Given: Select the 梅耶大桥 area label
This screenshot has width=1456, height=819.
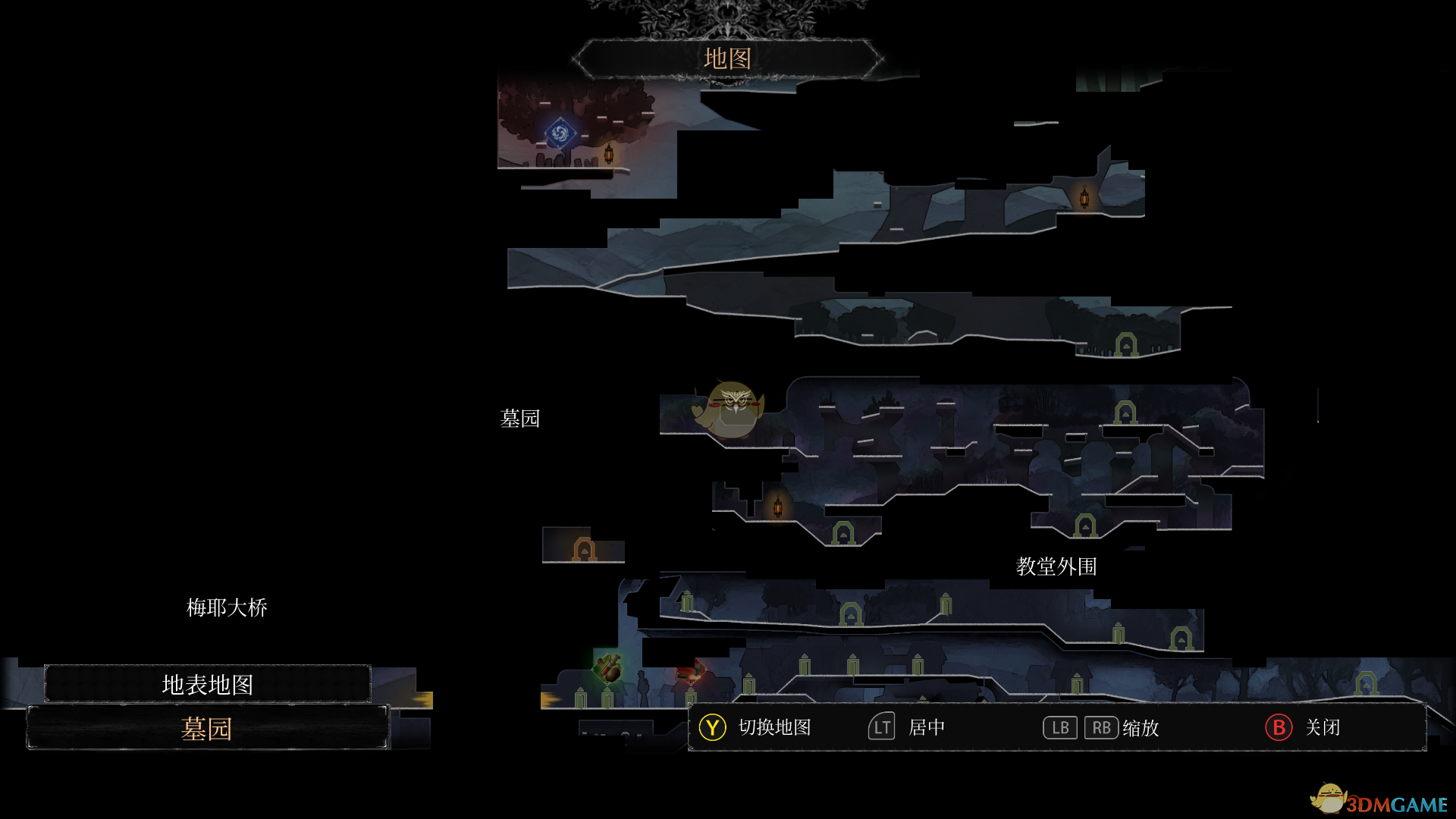Looking at the screenshot, I should coord(227,607).
